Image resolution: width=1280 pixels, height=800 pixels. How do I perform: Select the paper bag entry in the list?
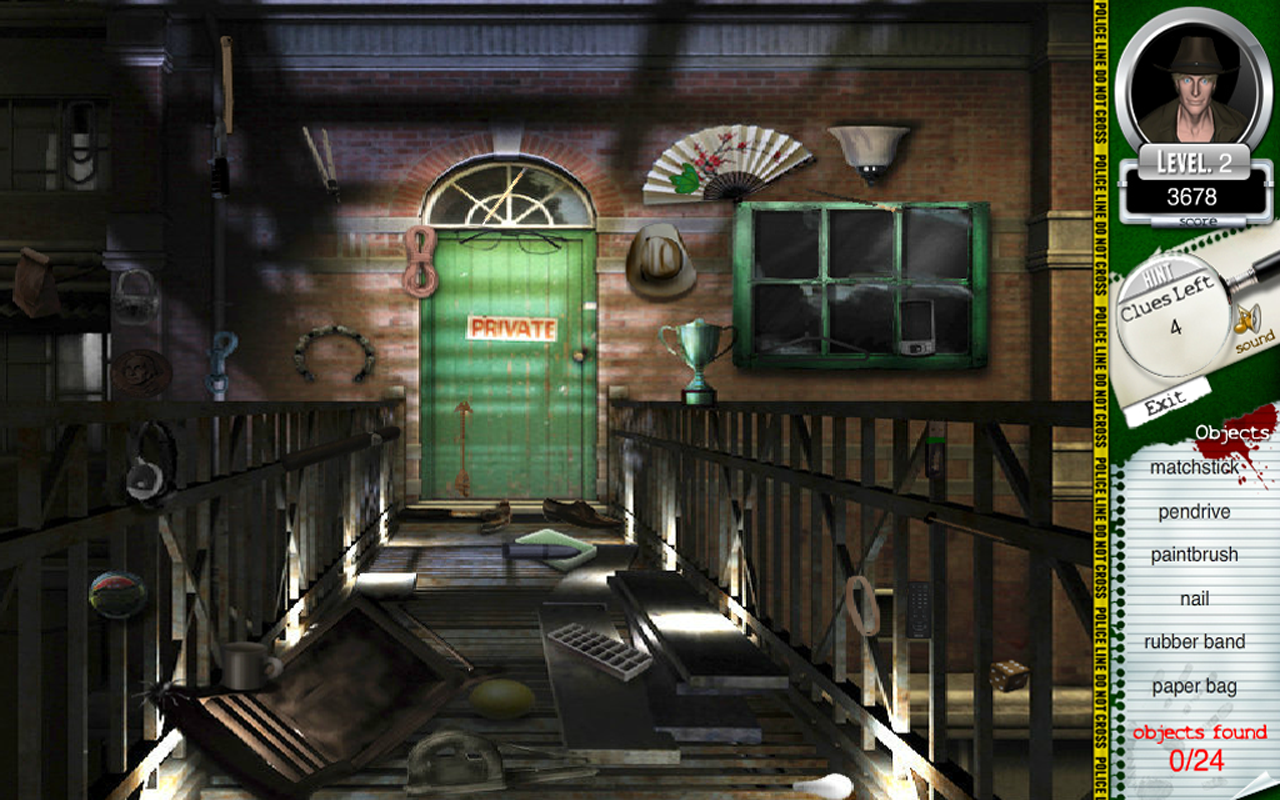1193,687
